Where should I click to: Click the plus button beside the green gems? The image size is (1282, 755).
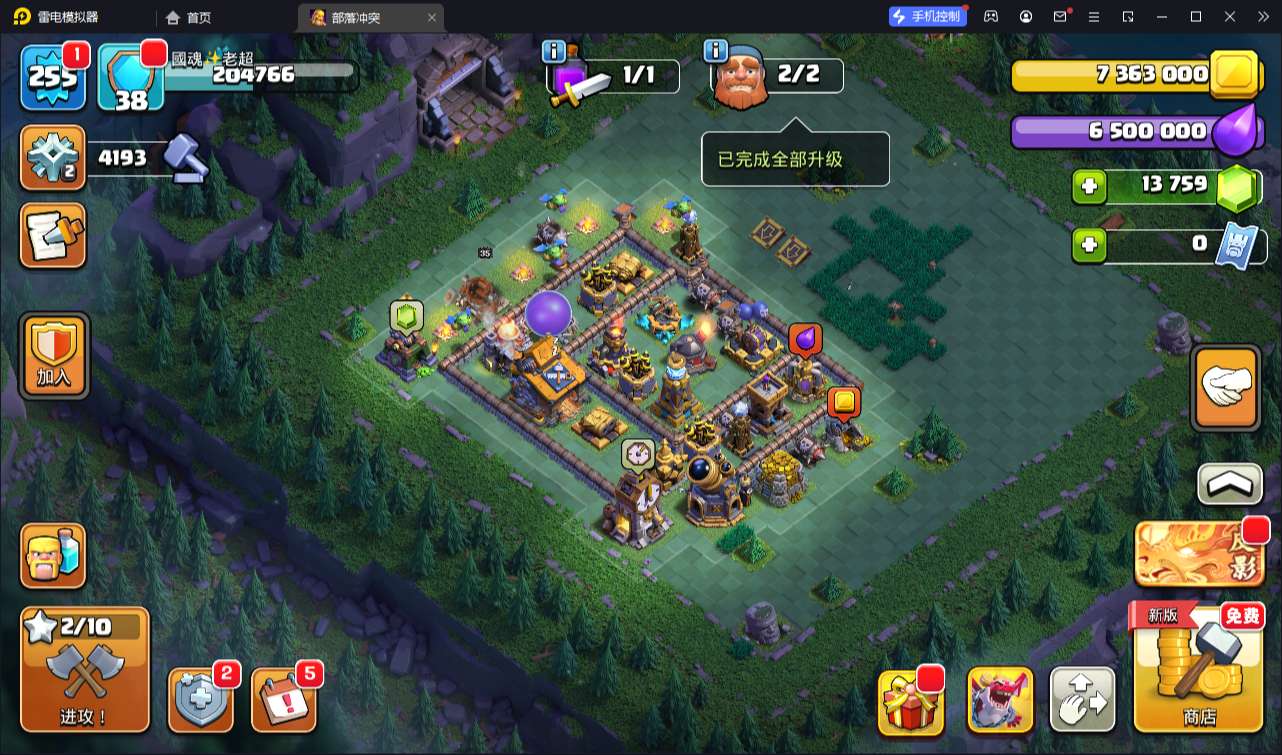[x=1089, y=186]
